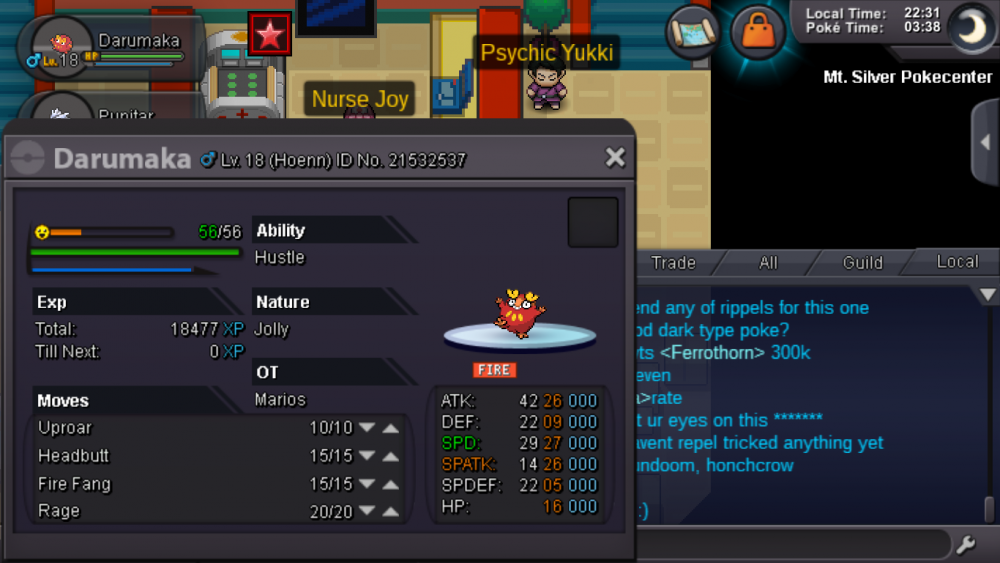Click the chat scroll down arrow
The image size is (1000, 563).
click(x=988, y=295)
